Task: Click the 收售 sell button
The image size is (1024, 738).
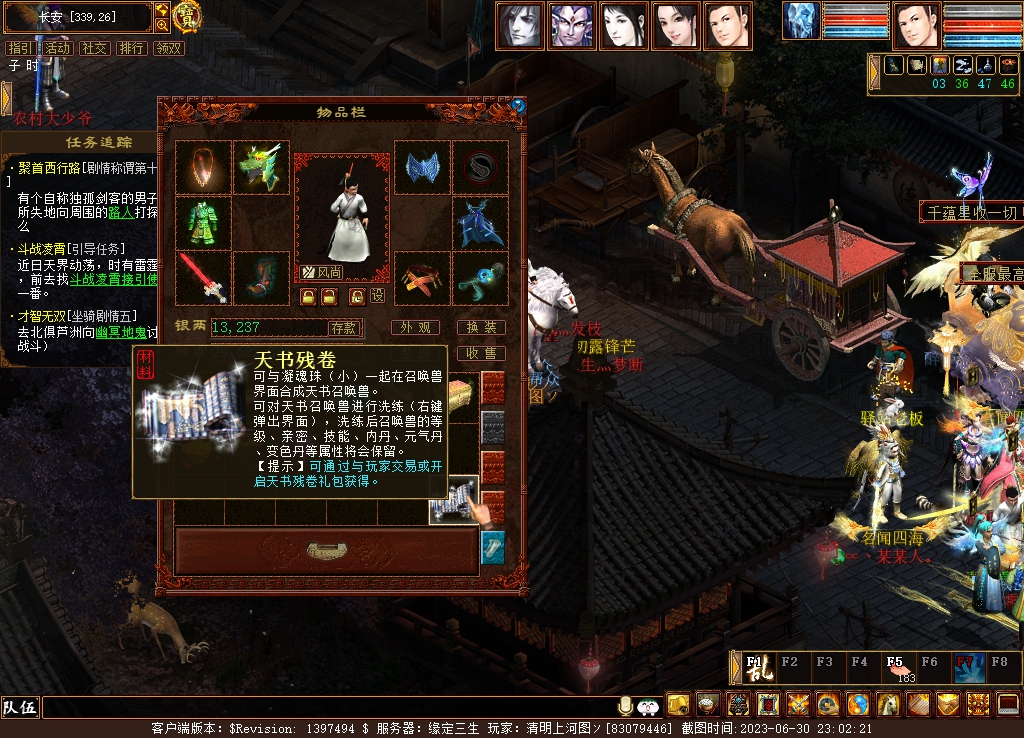Action: pyautogui.click(x=481, y=353)
